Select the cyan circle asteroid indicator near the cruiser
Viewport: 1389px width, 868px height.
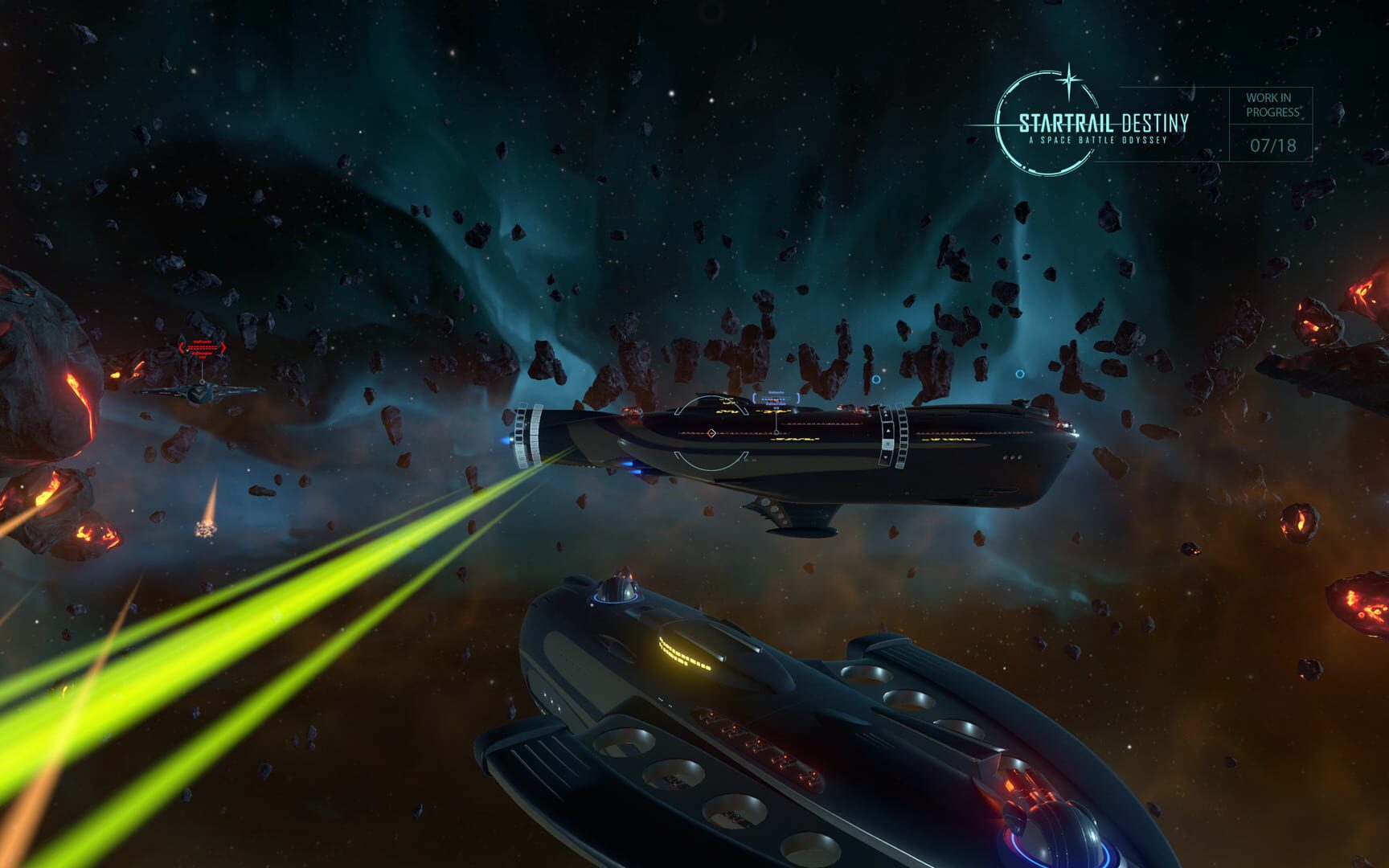(x=876, y=379)
